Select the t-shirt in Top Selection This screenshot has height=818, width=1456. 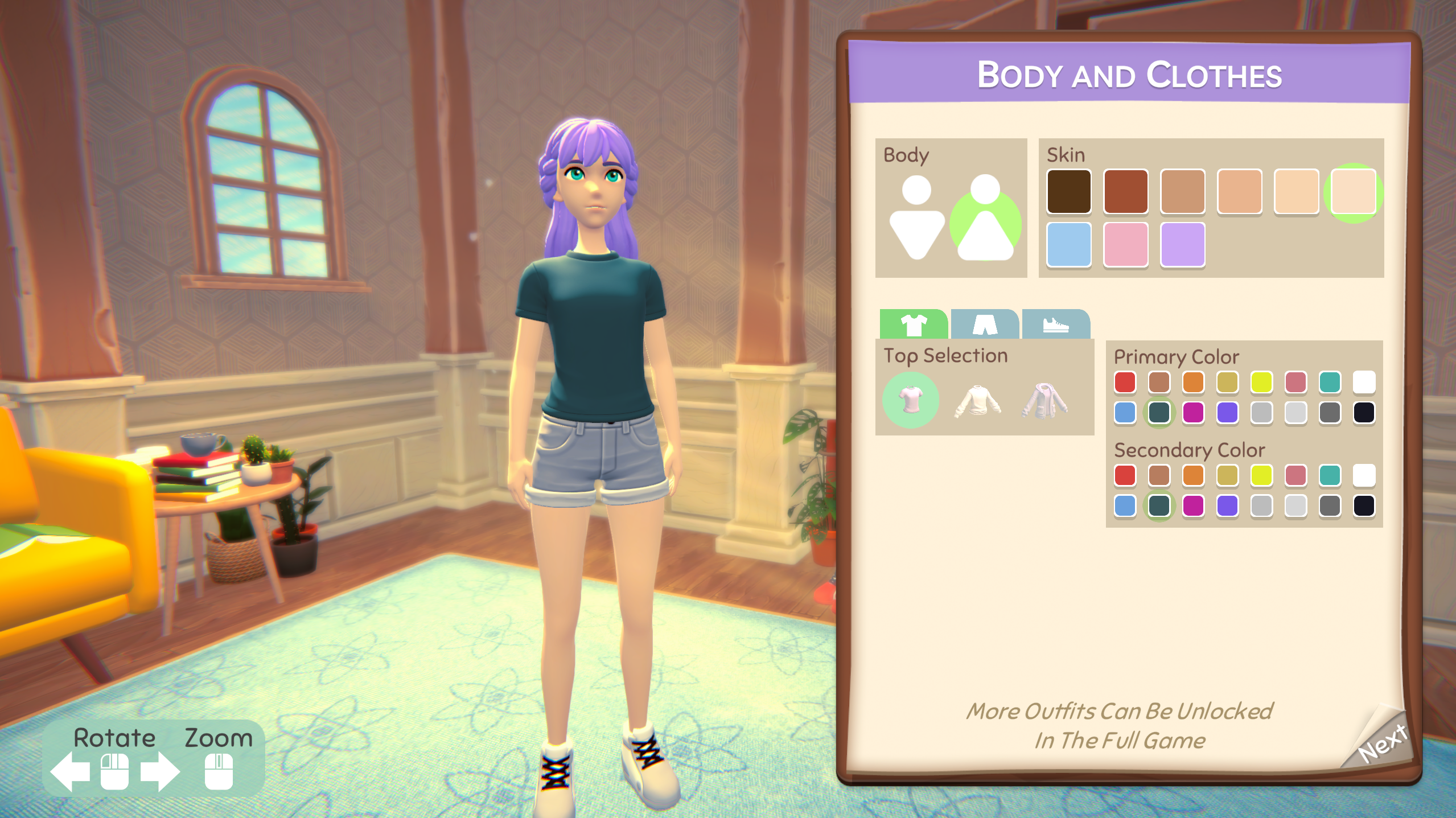pyautogui.click(x=910, y=400)
